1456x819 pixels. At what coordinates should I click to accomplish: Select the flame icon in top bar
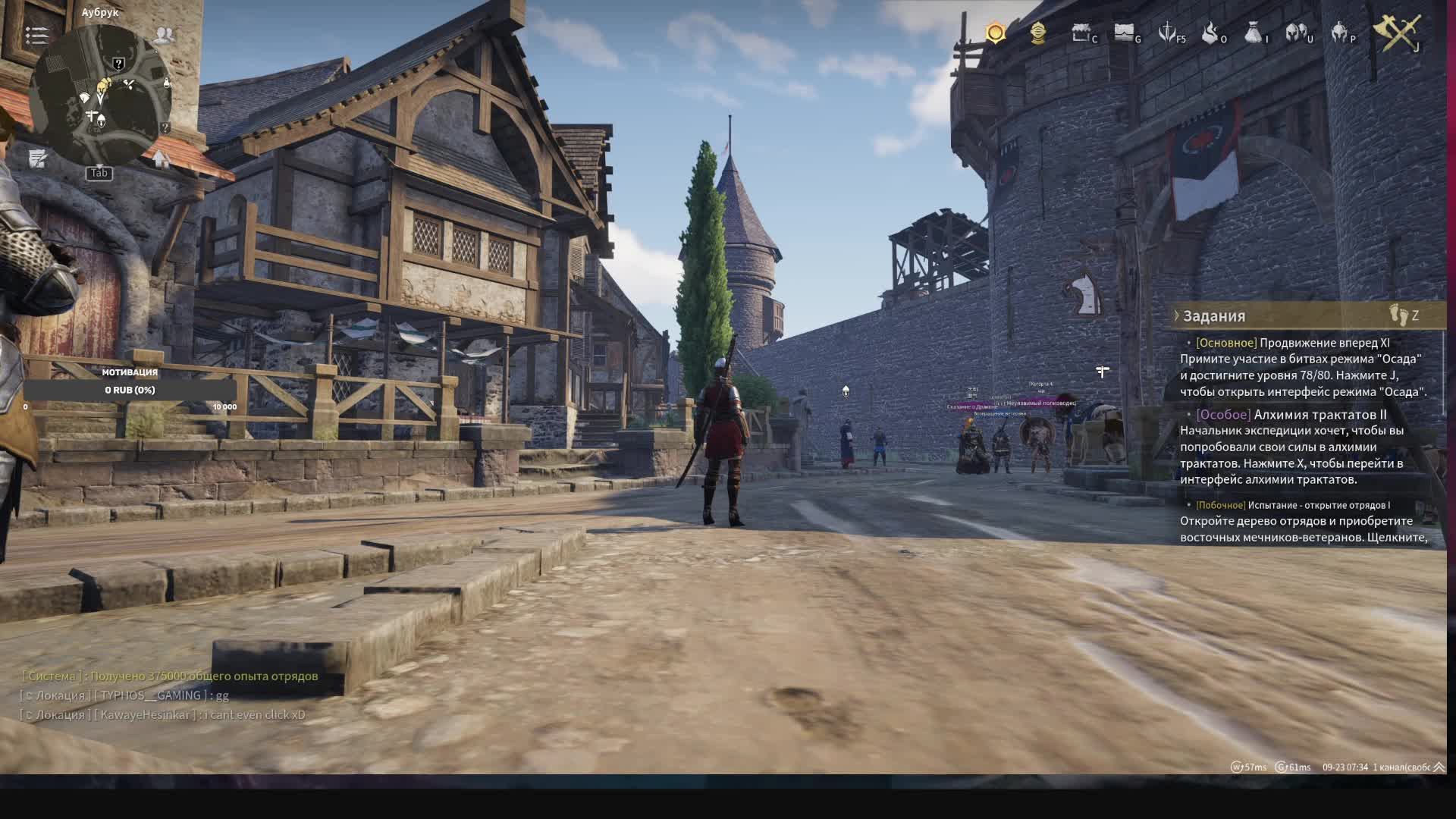(x=1210, y=33)
